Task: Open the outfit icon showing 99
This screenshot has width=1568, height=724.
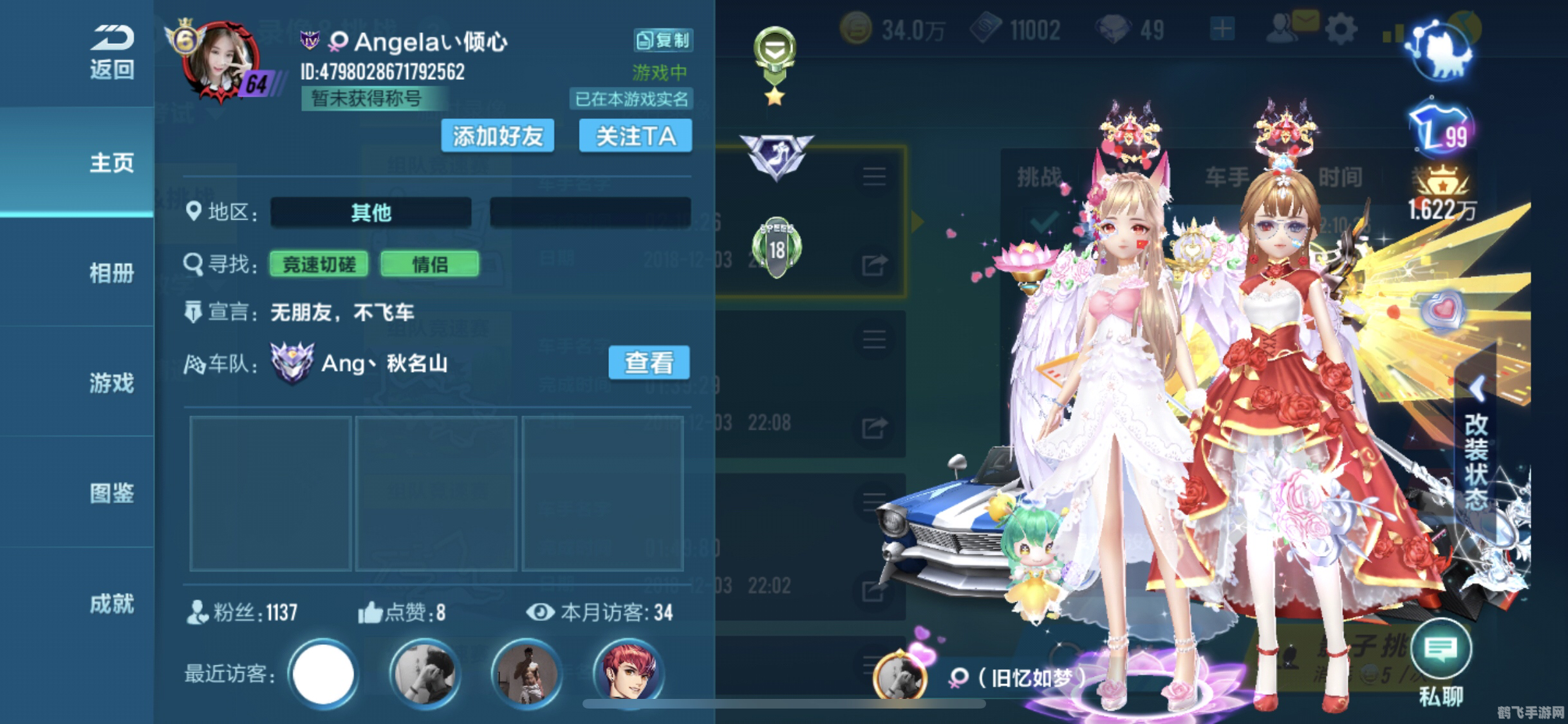Action: tap(1441, 131)
